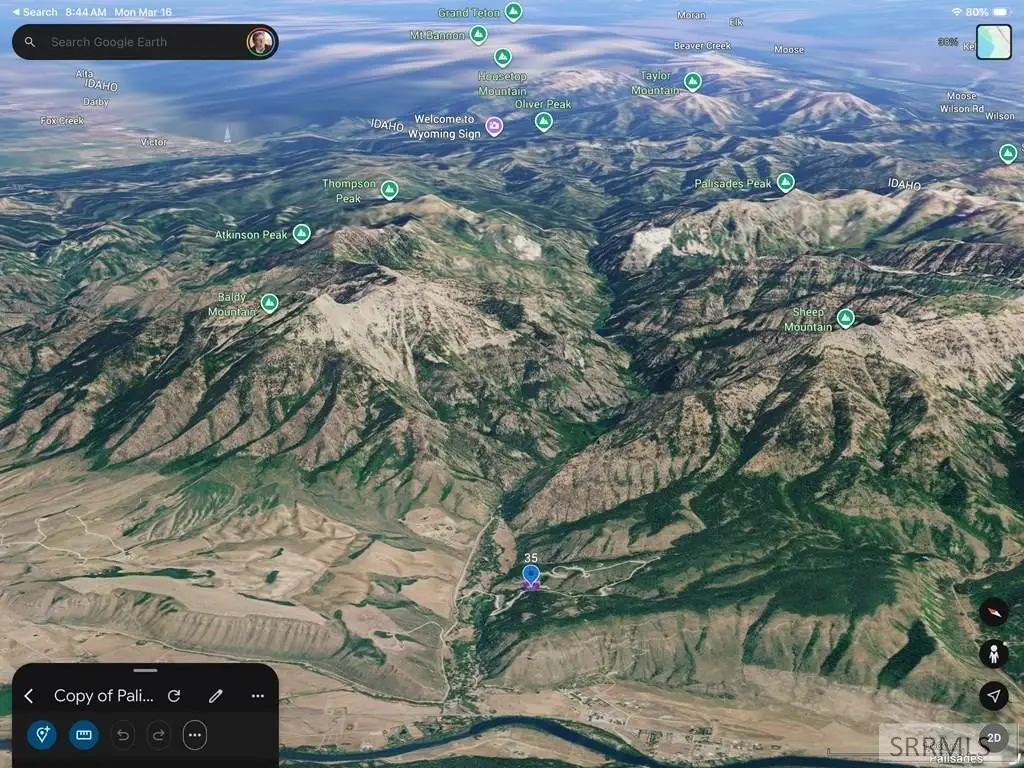
Task: Add a new placemark
Action: [x=43, y=735]
